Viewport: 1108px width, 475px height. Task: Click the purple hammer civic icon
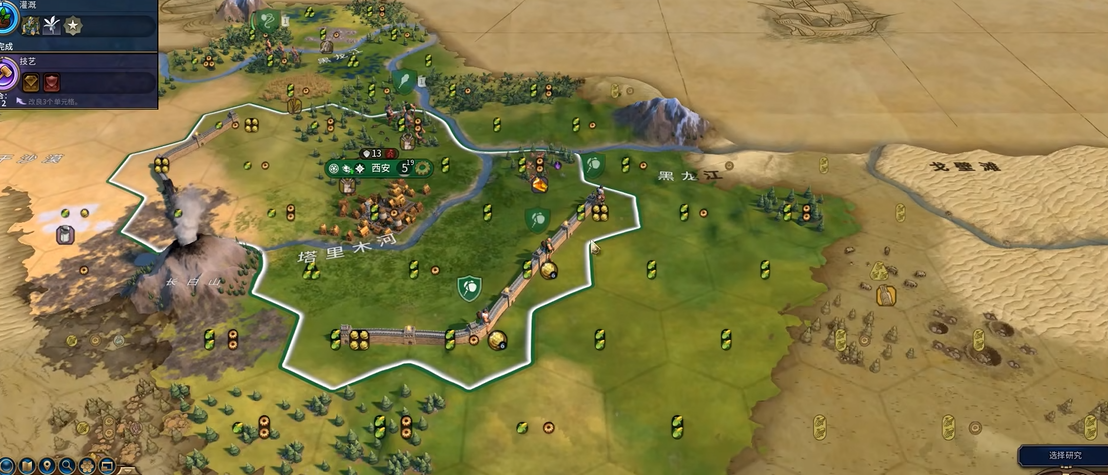point(7,73)
